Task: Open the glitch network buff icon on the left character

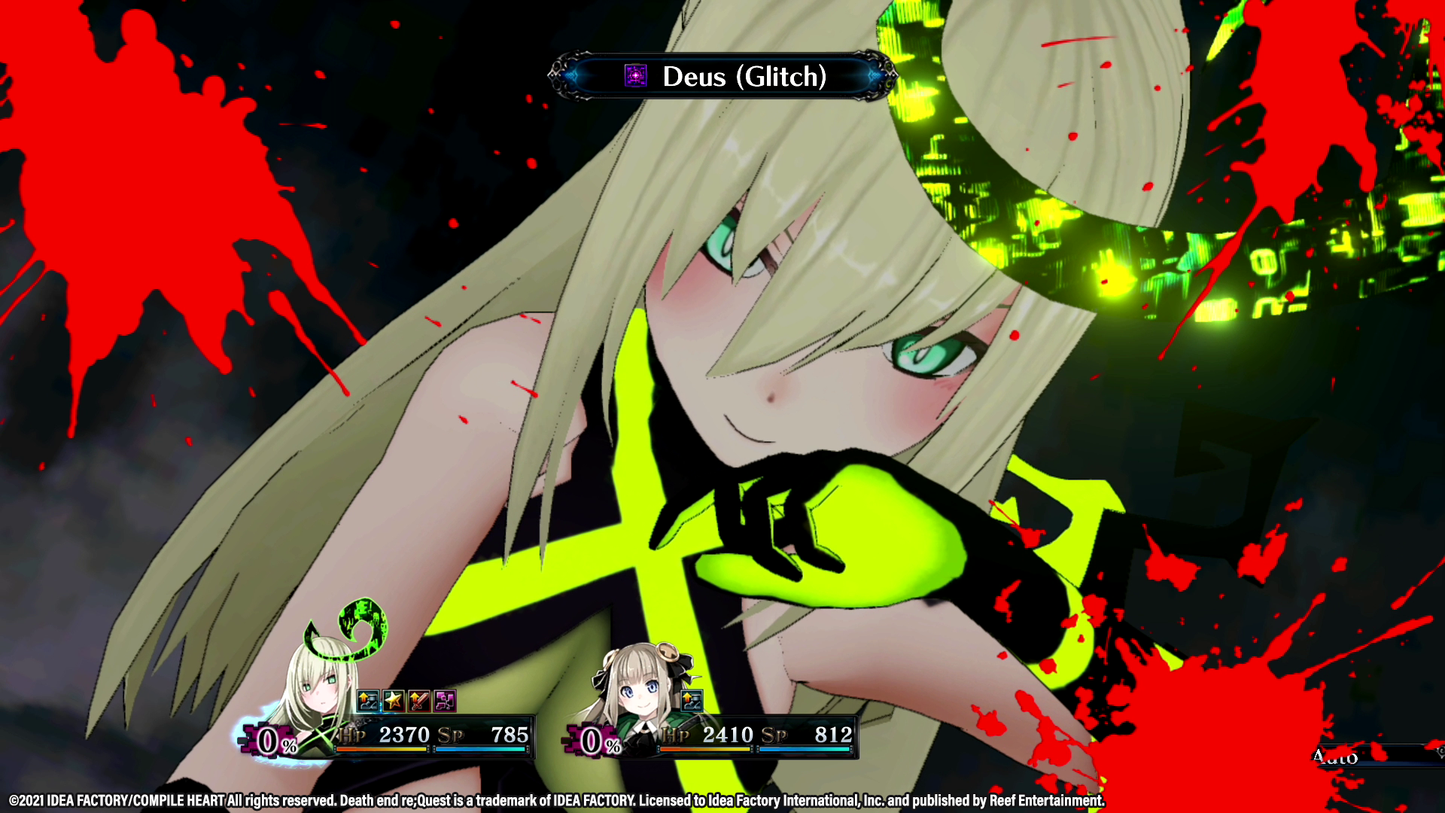Action: click(x=444, y=701)
